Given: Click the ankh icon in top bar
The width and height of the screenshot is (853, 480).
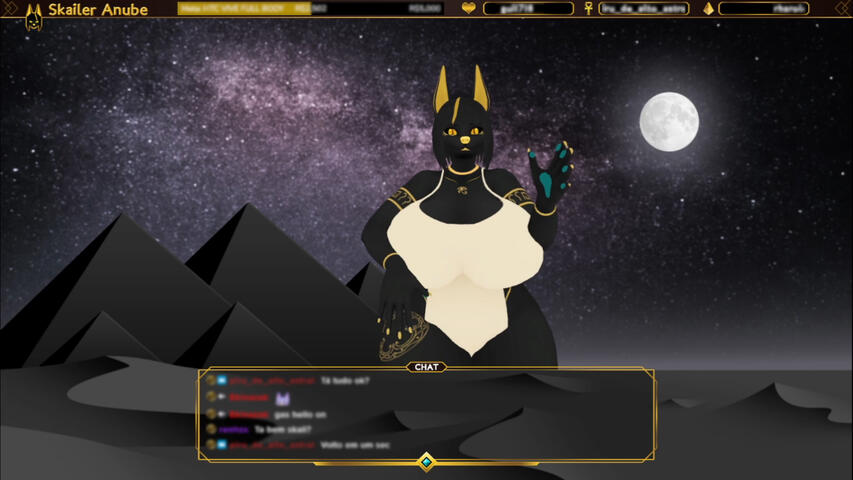Looking at the screenshot, I should click(x=587, y=9).
